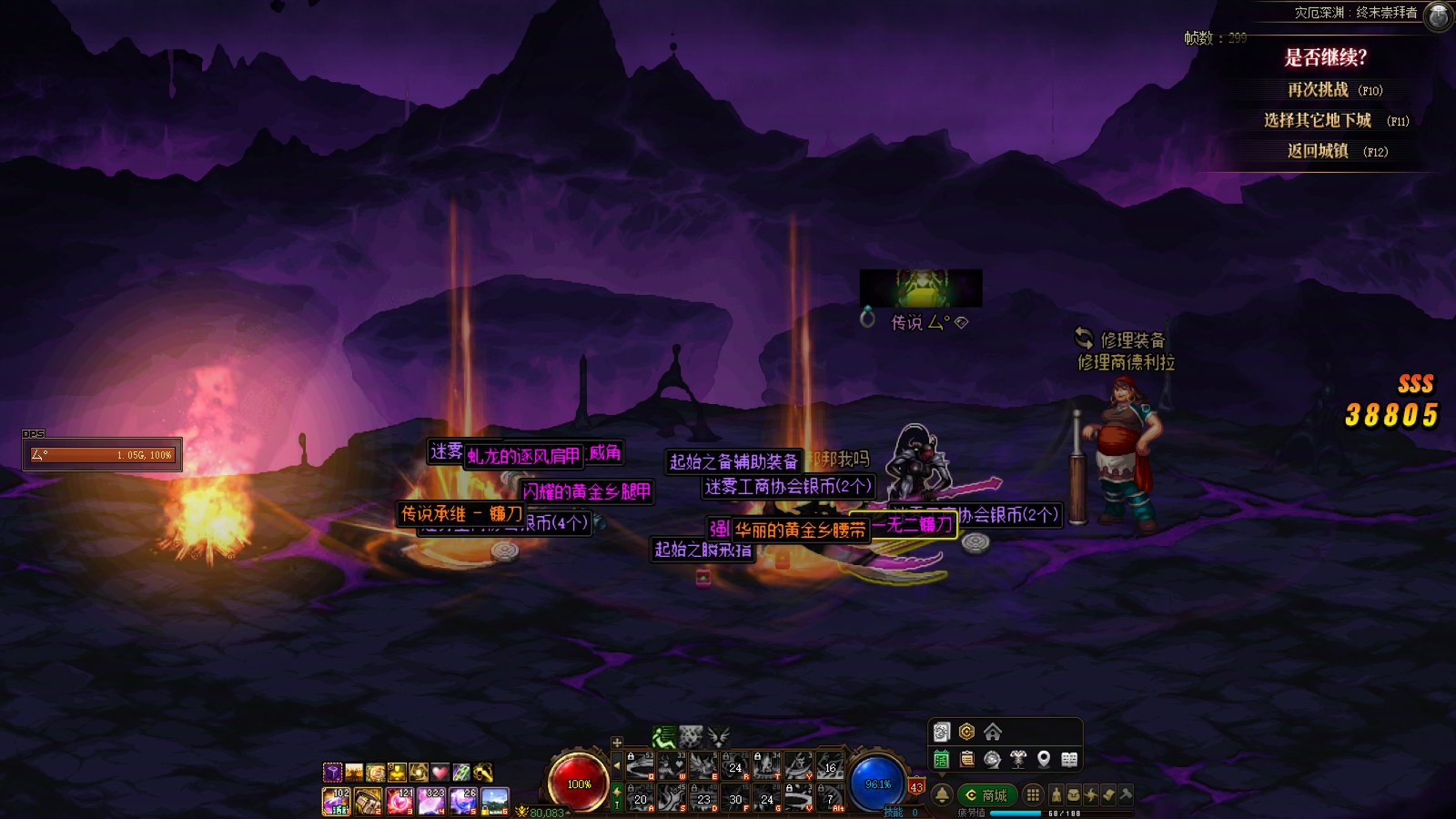Screen dimensions: 1456x819
Task: Open the 商城 shop button
Action: [986, 795]
